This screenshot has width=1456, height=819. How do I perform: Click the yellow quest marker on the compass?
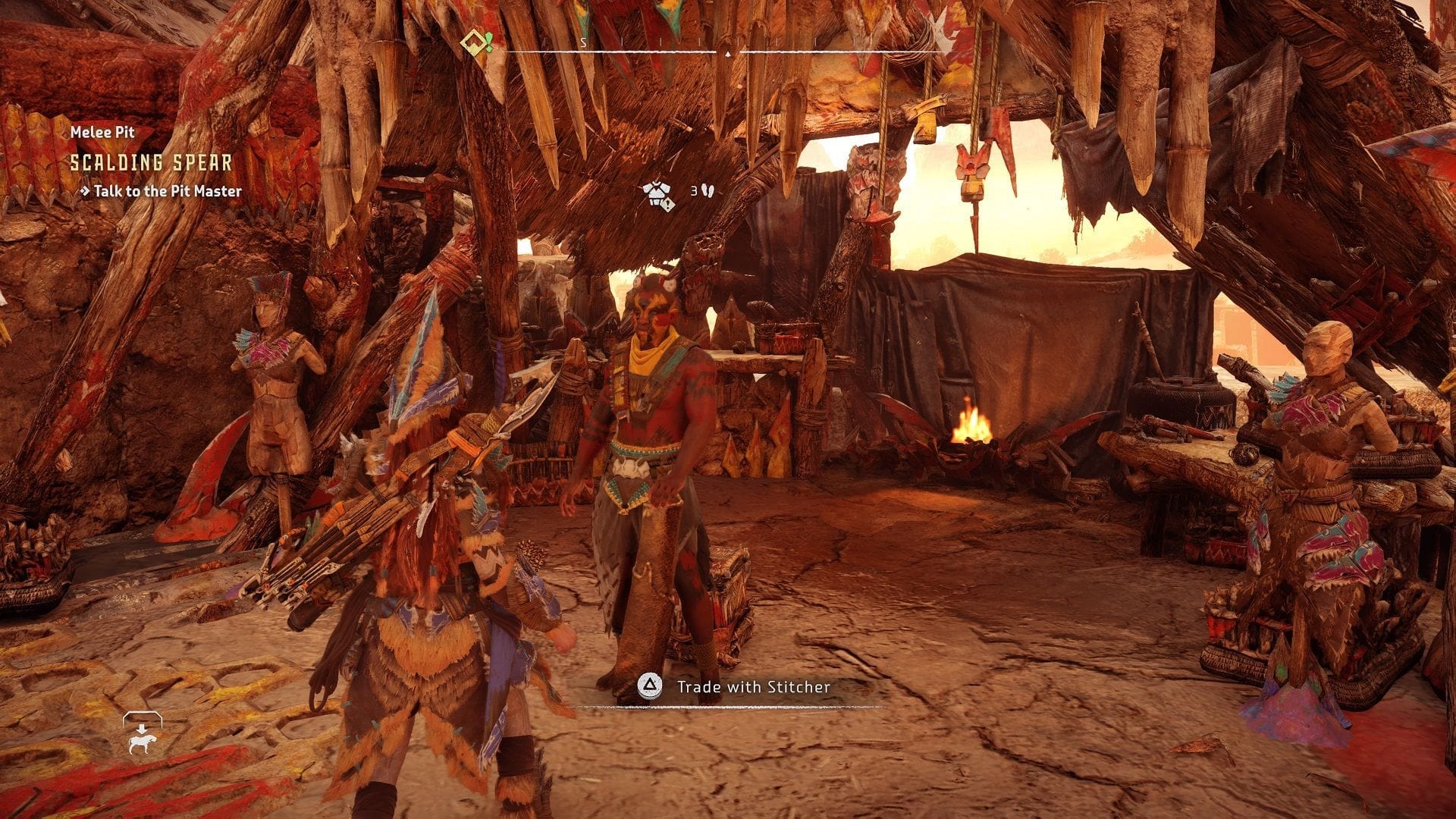474,43
